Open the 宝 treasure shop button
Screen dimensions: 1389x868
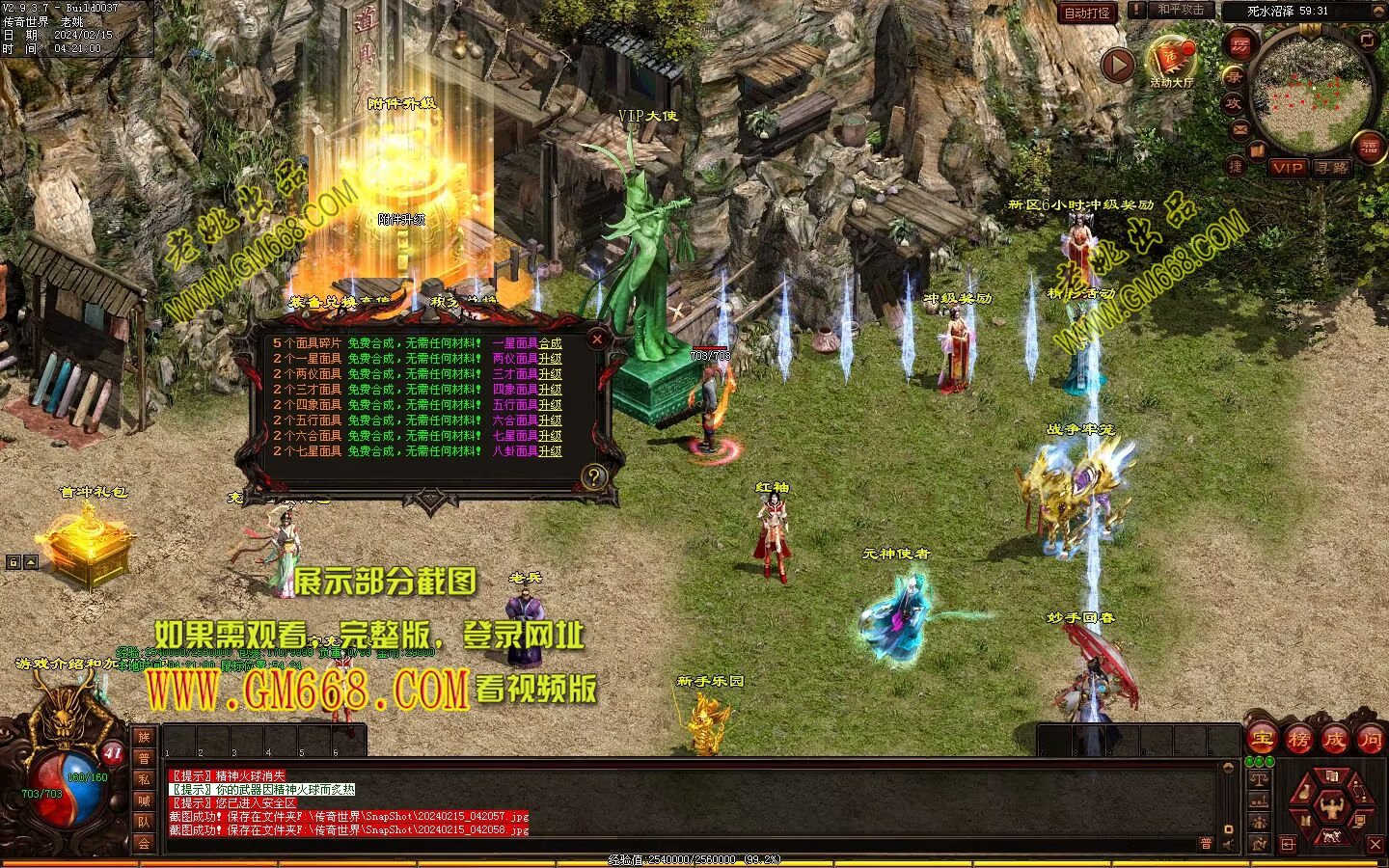point(1263,740)
